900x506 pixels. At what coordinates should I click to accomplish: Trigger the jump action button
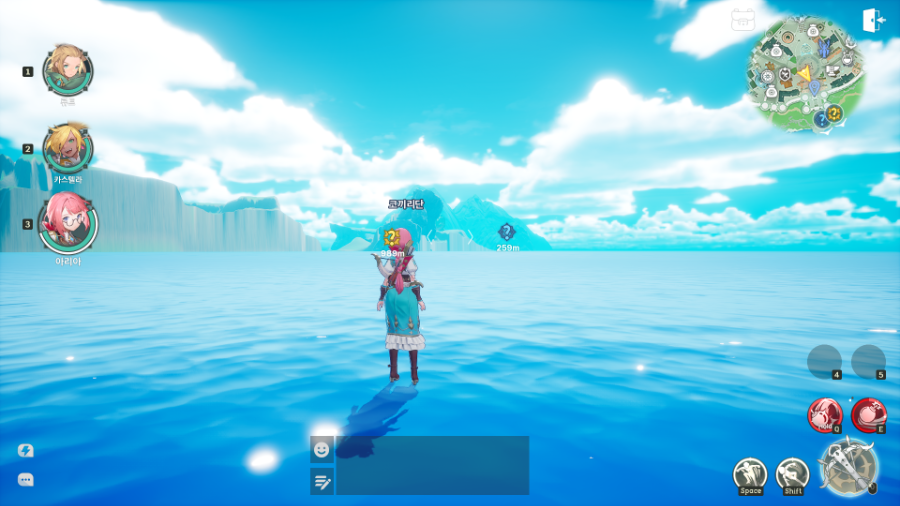pyautogui.click(x=750, y=475)
